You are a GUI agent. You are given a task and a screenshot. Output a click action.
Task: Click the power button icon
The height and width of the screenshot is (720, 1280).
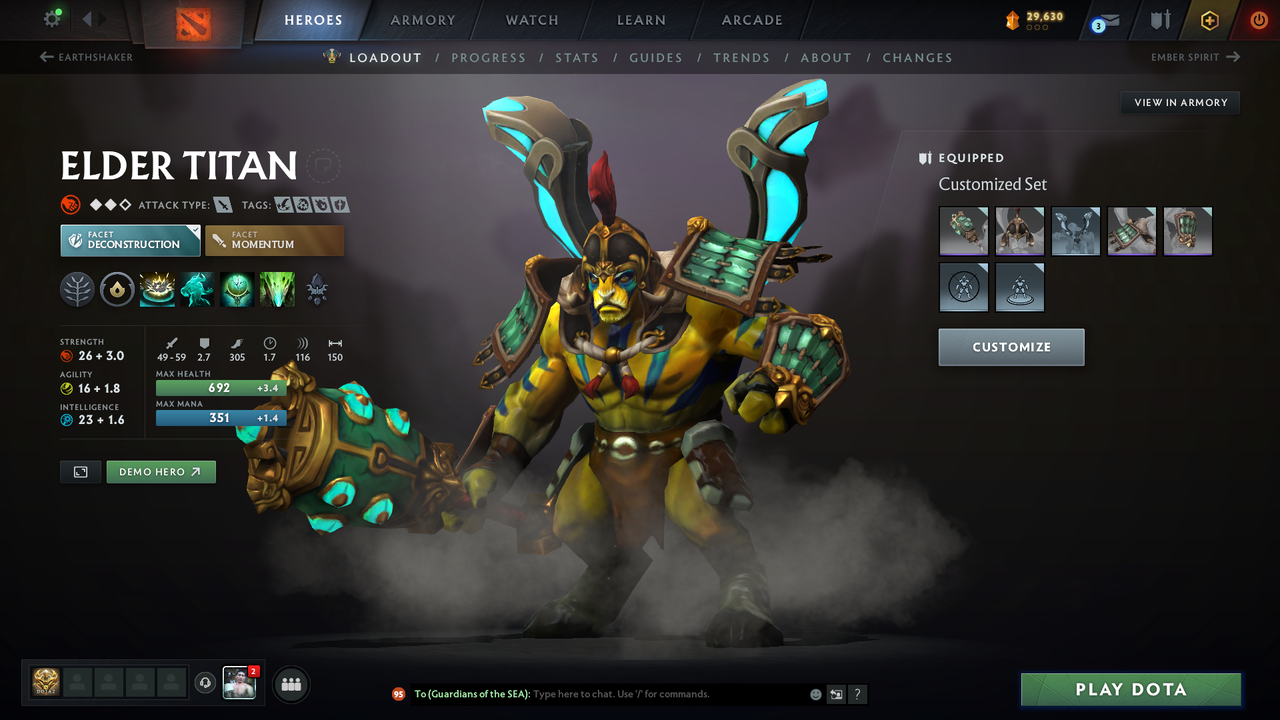[1258, 19]
